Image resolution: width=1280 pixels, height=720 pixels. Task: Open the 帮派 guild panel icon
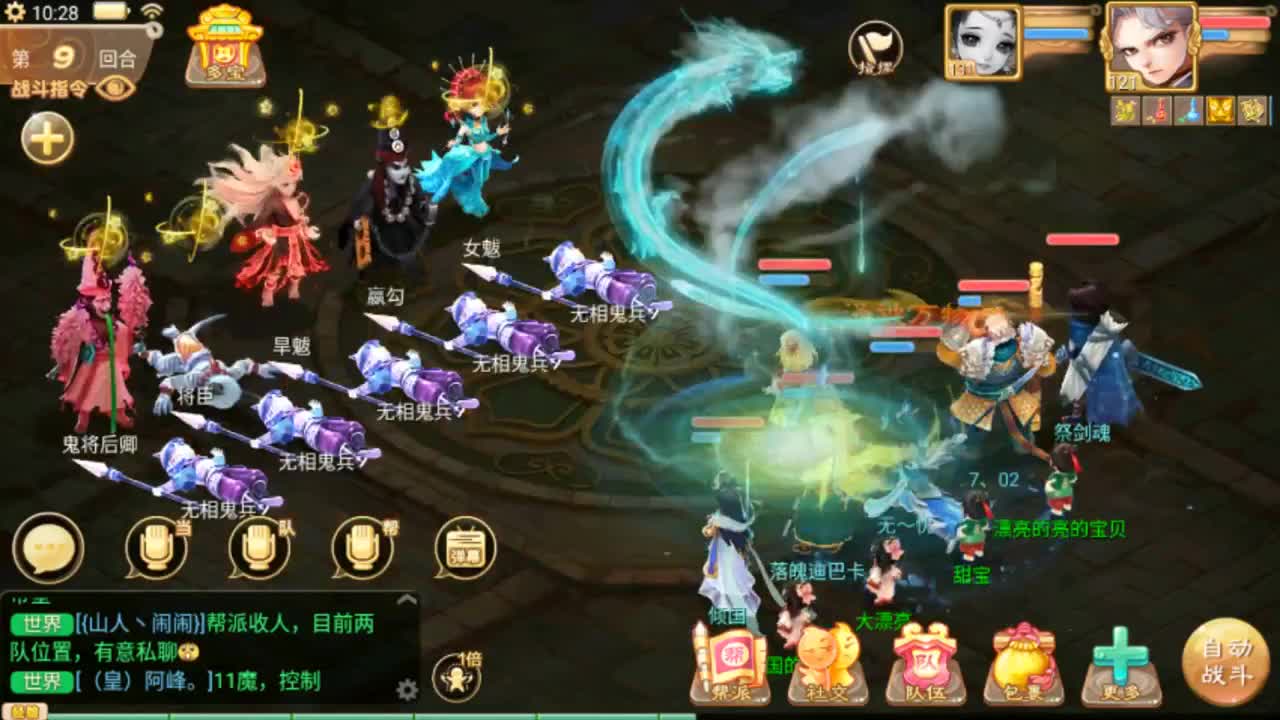(x=730, y=667)
